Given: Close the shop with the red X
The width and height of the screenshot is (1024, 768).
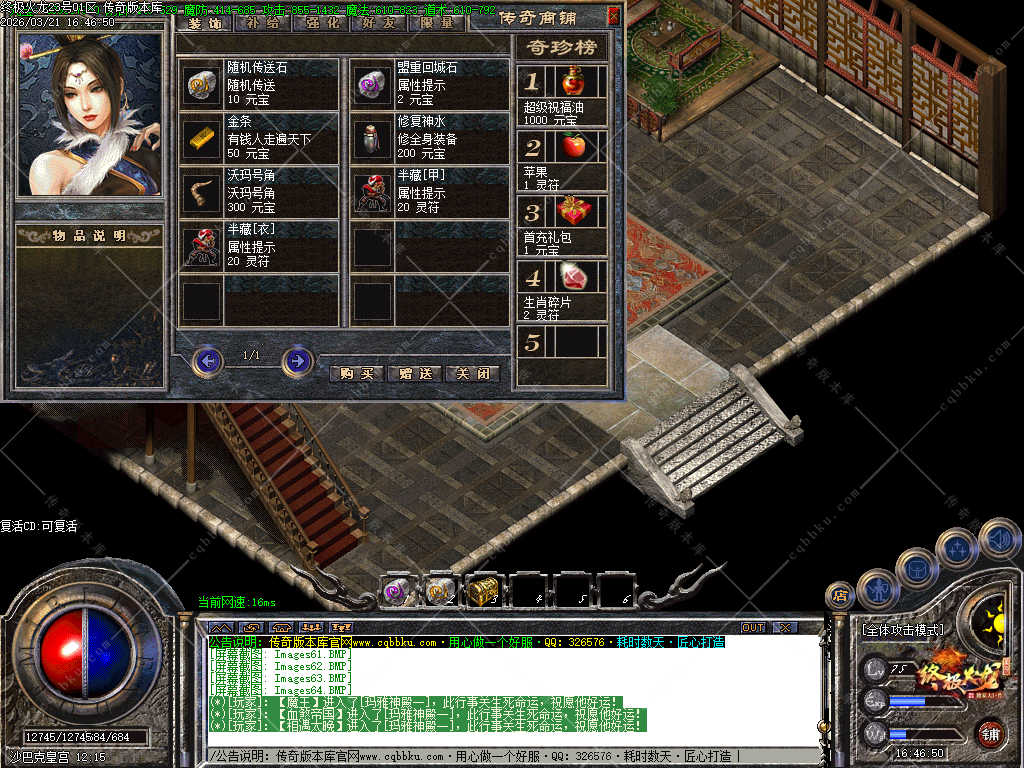Looking at the screenshot, I should tap(613, 15).
